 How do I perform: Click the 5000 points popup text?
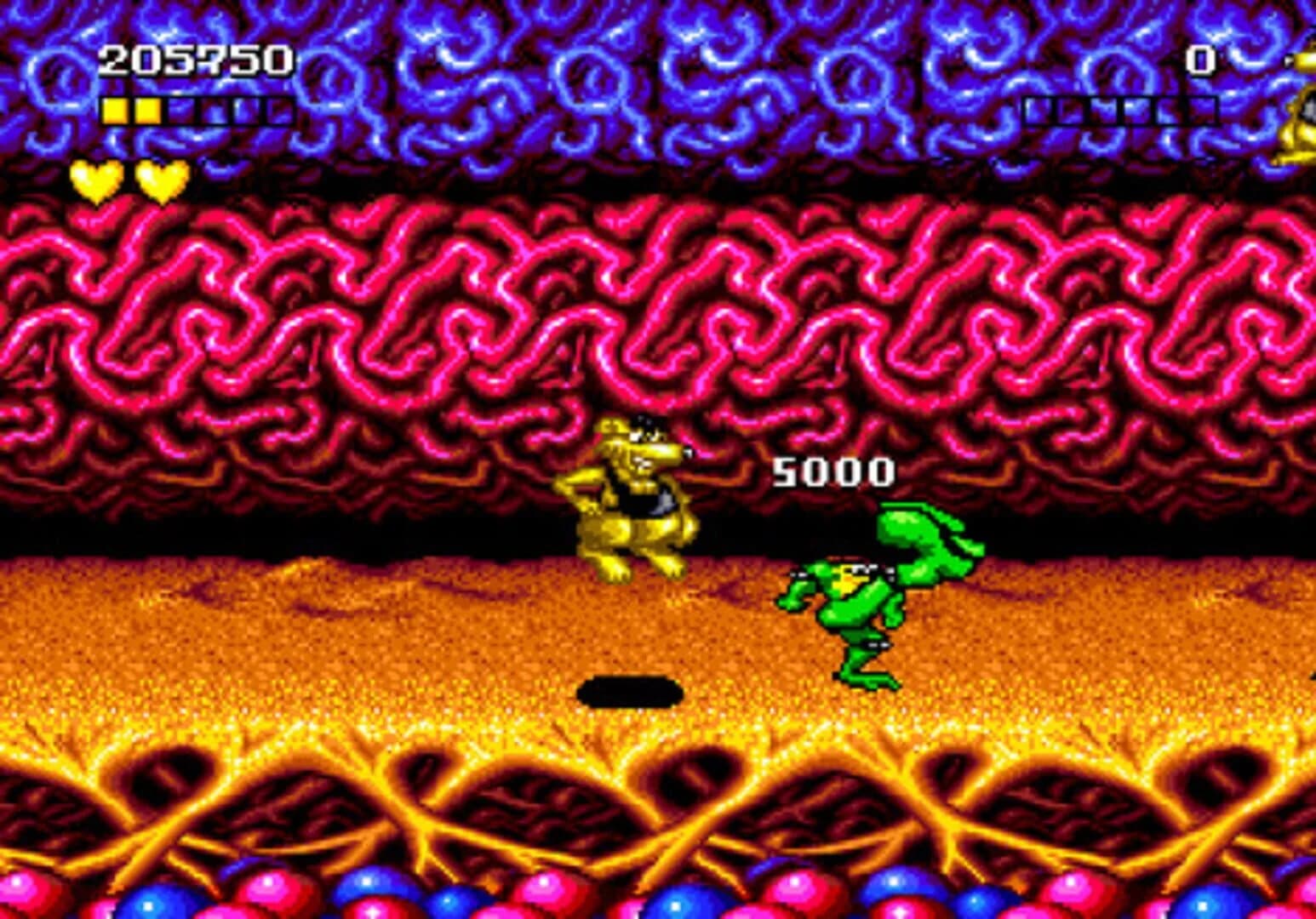click(x=834, y=468)
